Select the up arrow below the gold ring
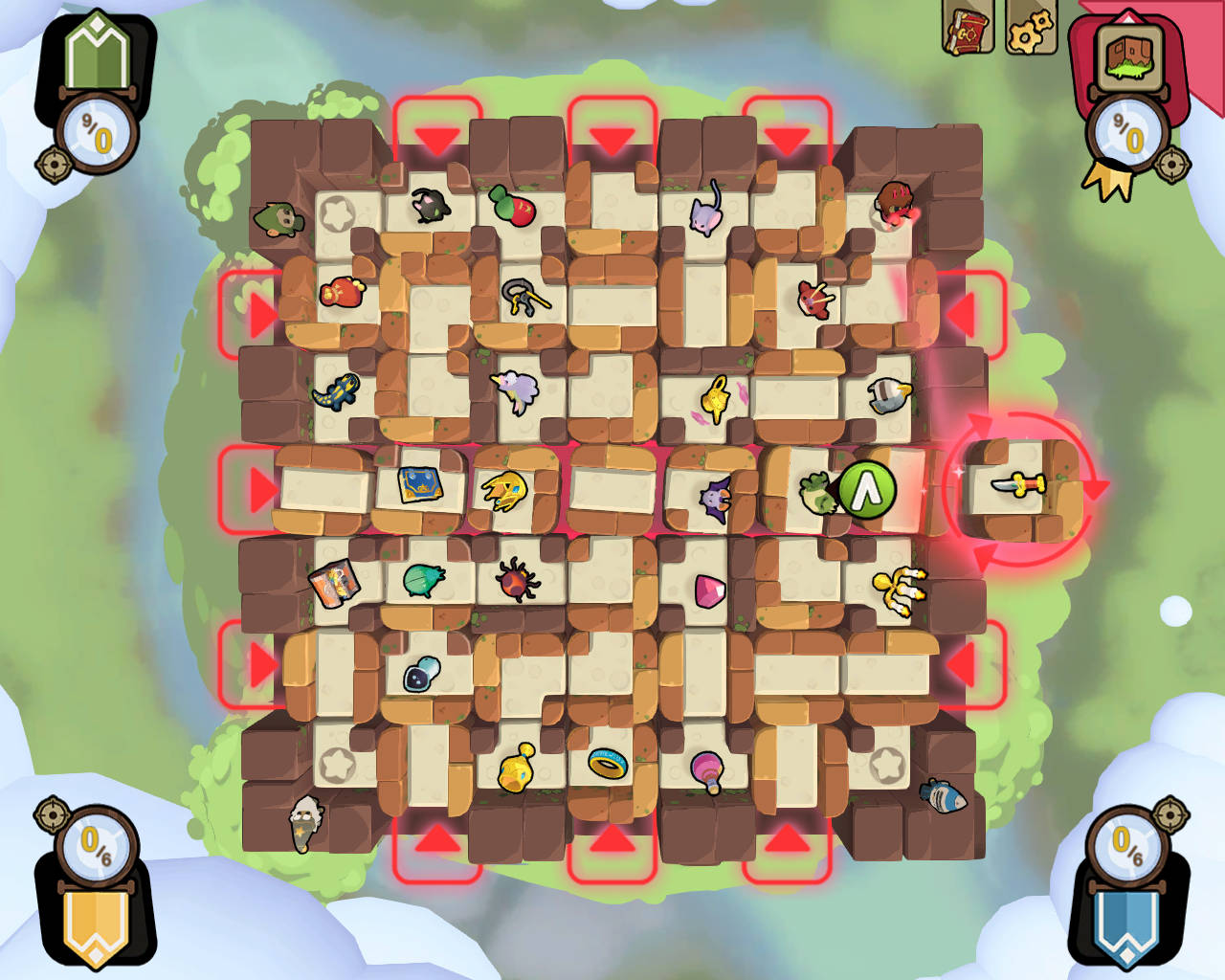This screenshot has width=1225, height=980. click(x=612, y=840)
